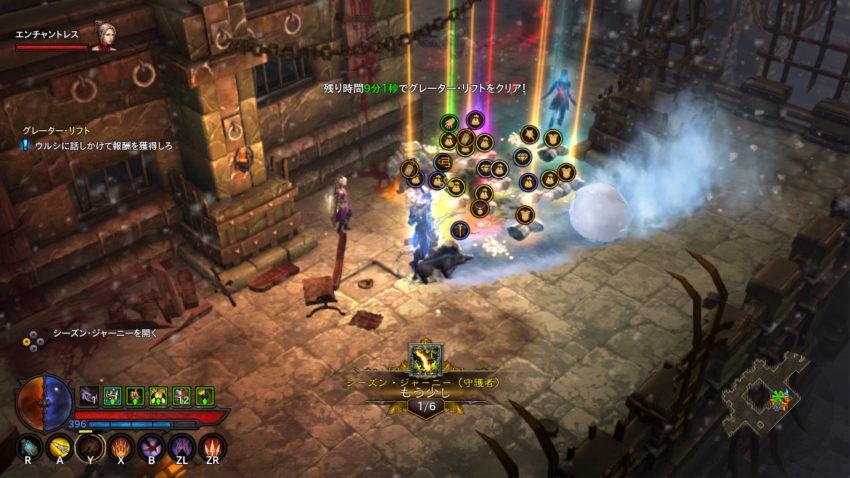Activate the orange claw skill labeled X
850x478 pixels.
tap(121, 447)
